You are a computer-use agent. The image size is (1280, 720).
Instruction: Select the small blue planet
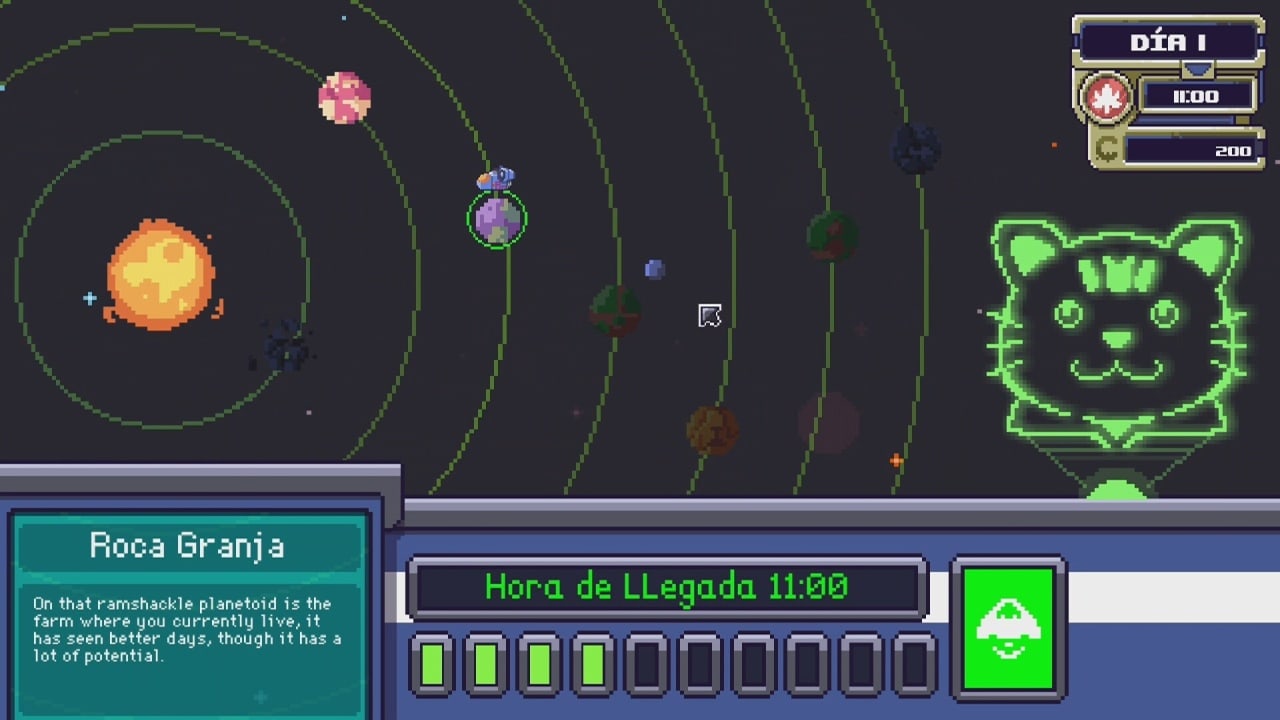click(x=654, y=269)
